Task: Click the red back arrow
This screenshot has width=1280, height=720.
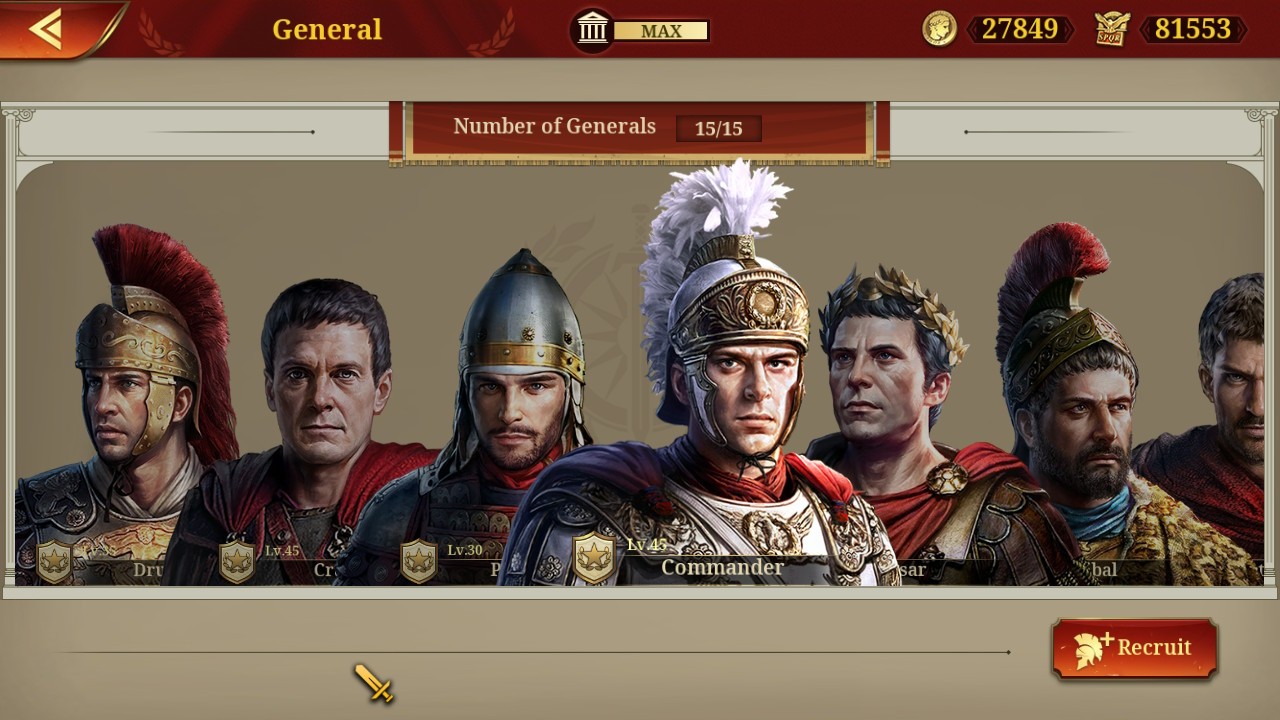Action: [x=45, y=27]
